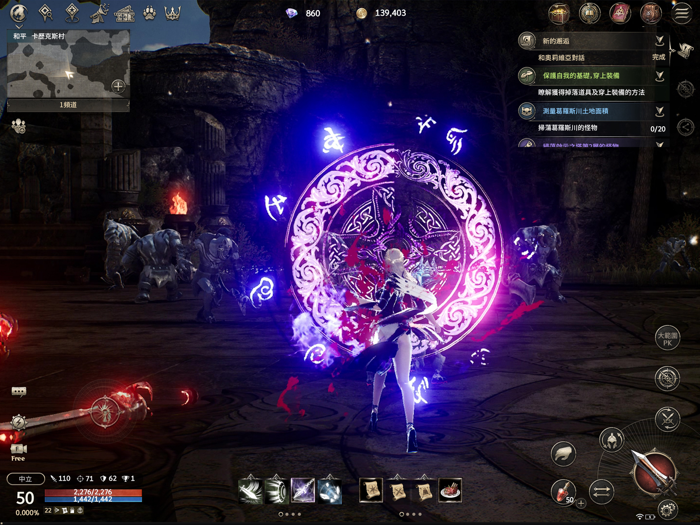Click the minimap plus zoom button

point(118,86)
